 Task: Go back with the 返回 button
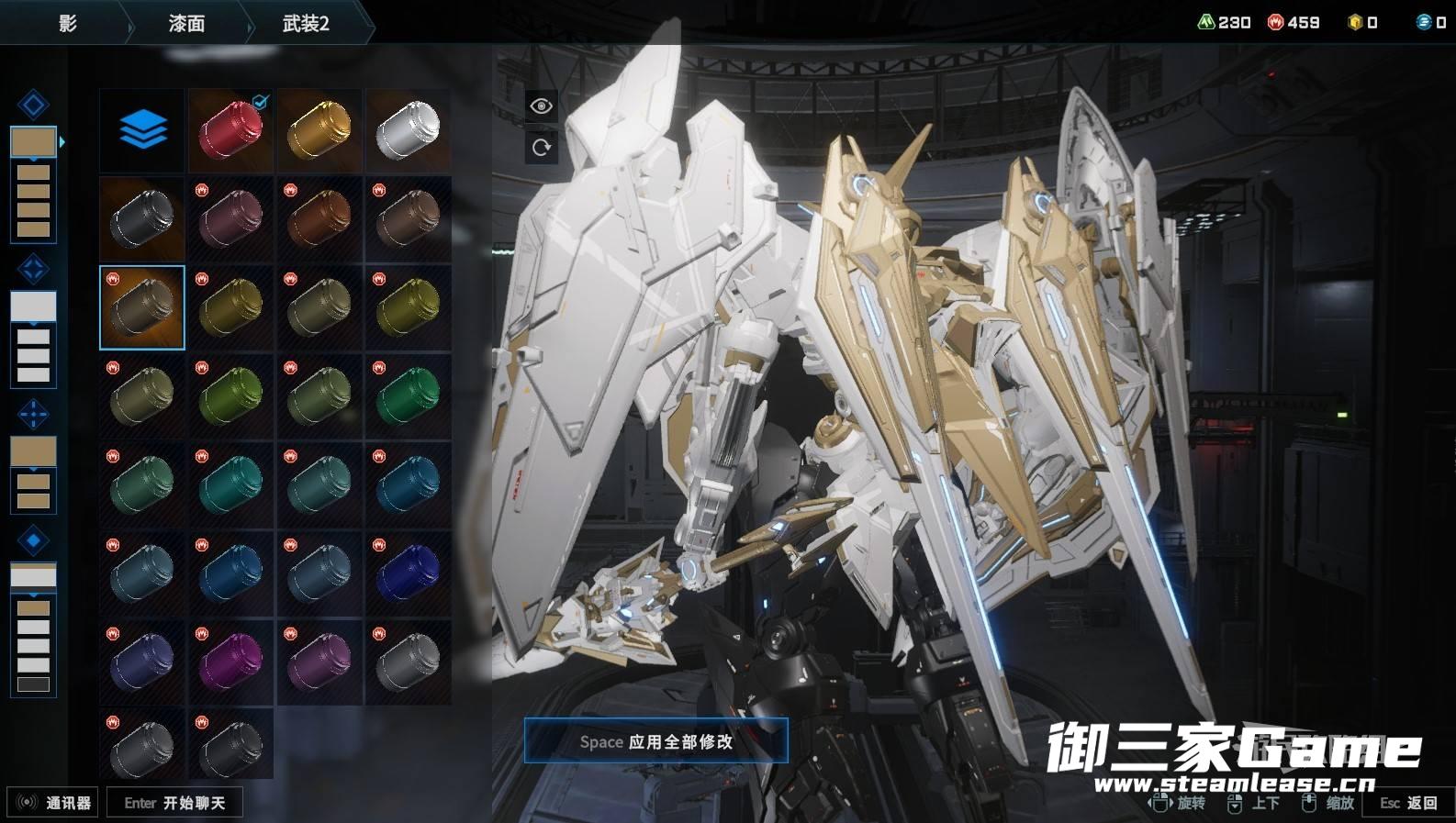tap(1408, 803)
